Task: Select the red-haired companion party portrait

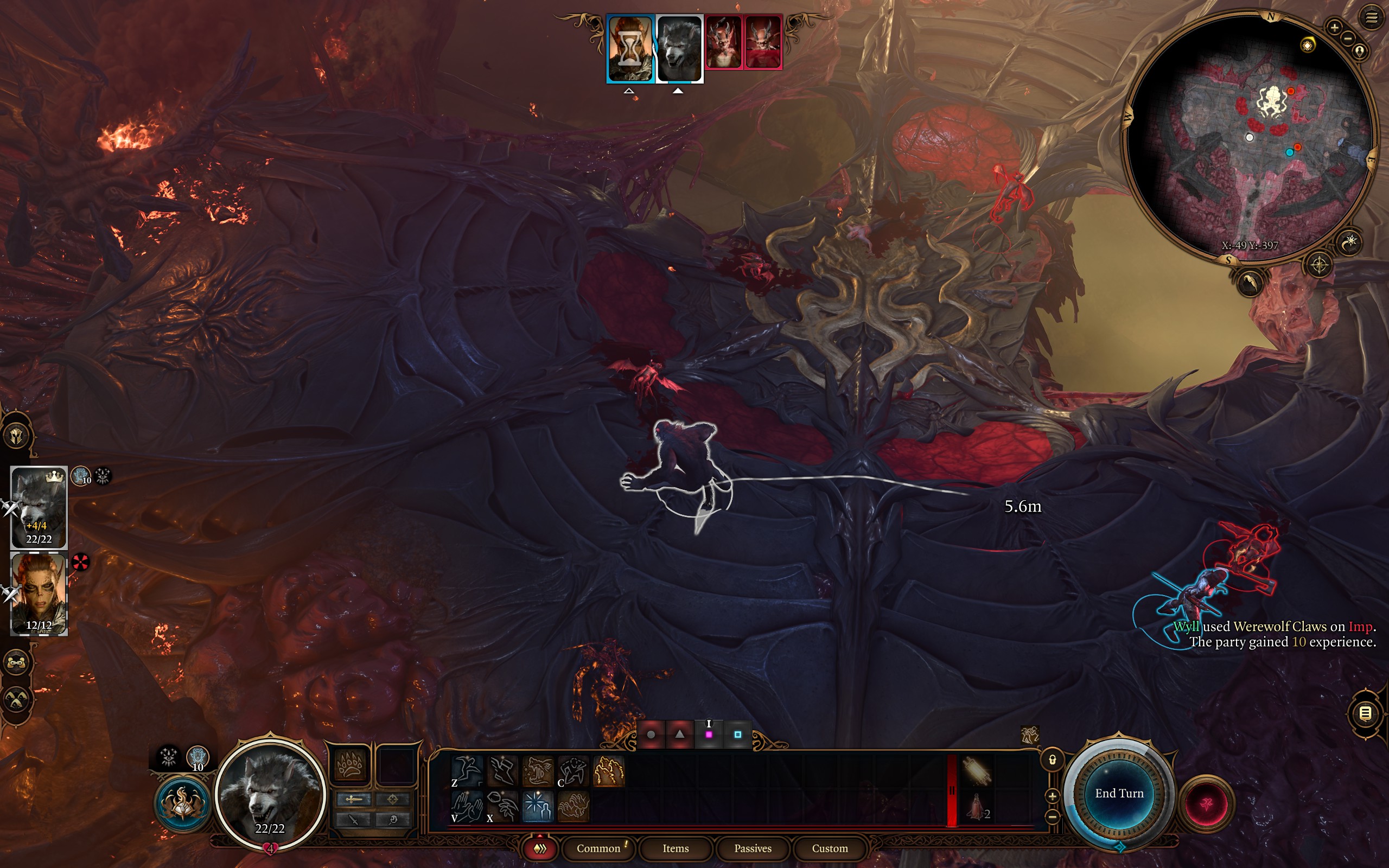Action: coord(39,593)
